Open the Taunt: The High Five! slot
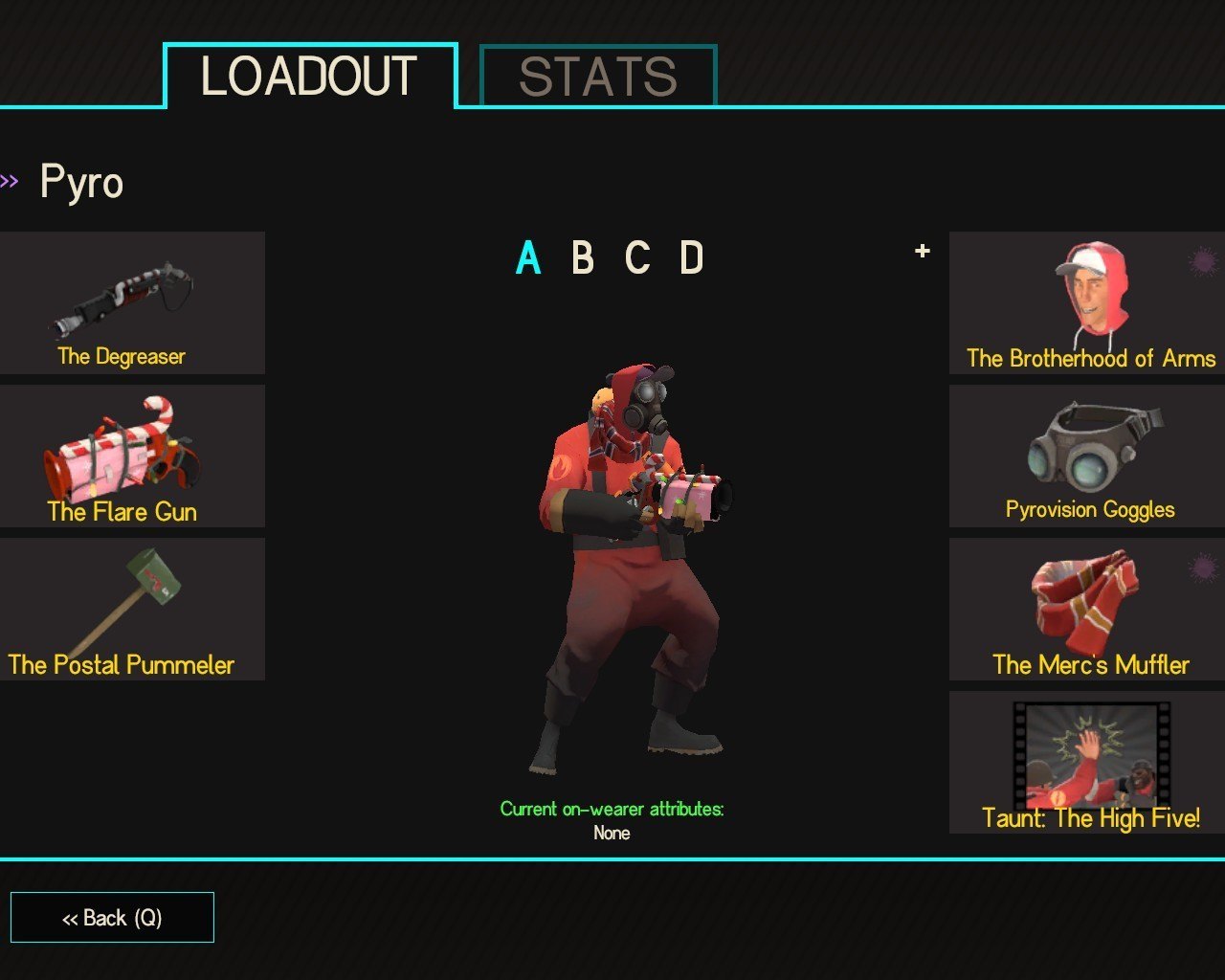 point(1087,762)
